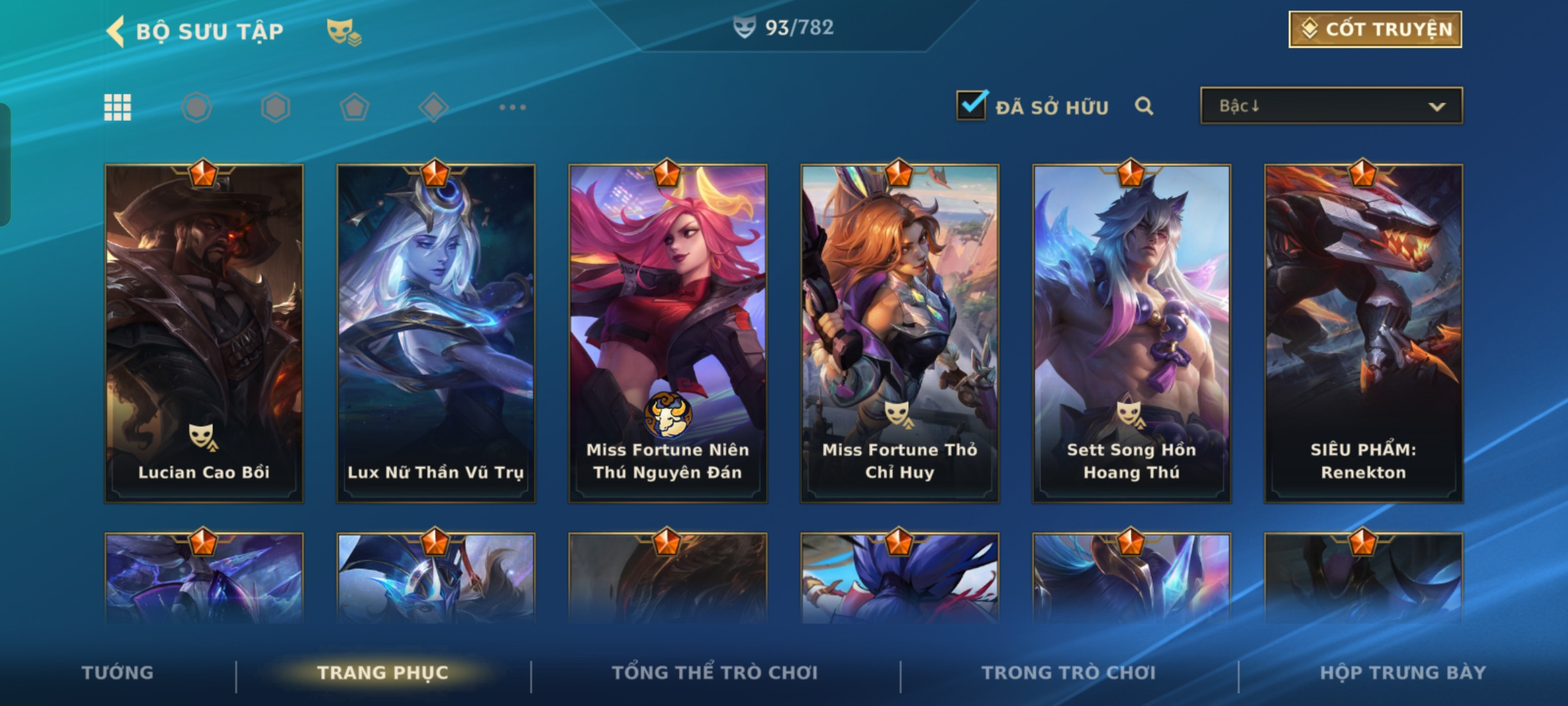This screenshot has width=1568, height=706.
Task: Switch to Trong Trò Chơi tab
Action: [x=1069, y=673]
